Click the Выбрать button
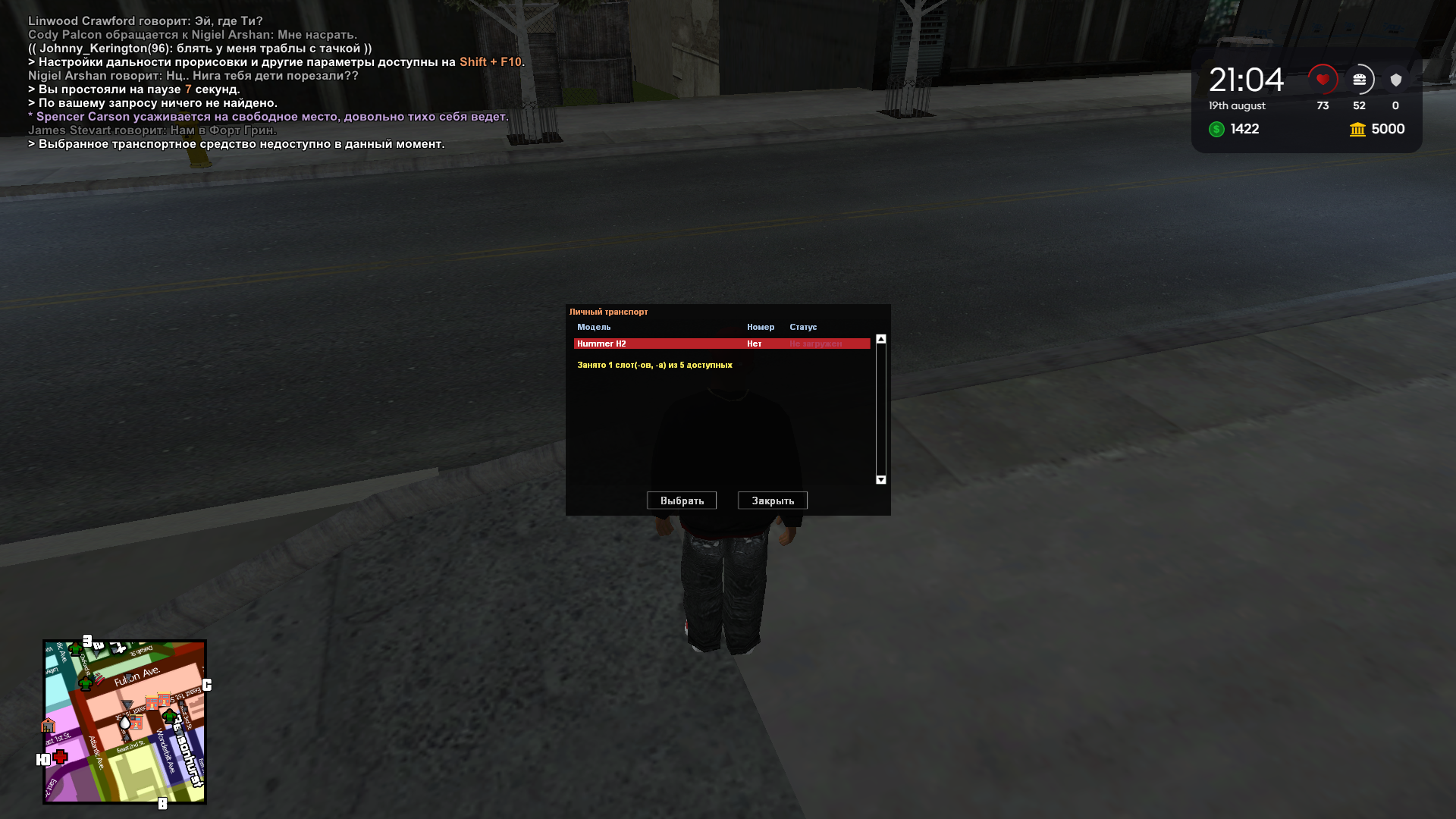The width and height of the screenshot is (1456, 819). point(681,500)
